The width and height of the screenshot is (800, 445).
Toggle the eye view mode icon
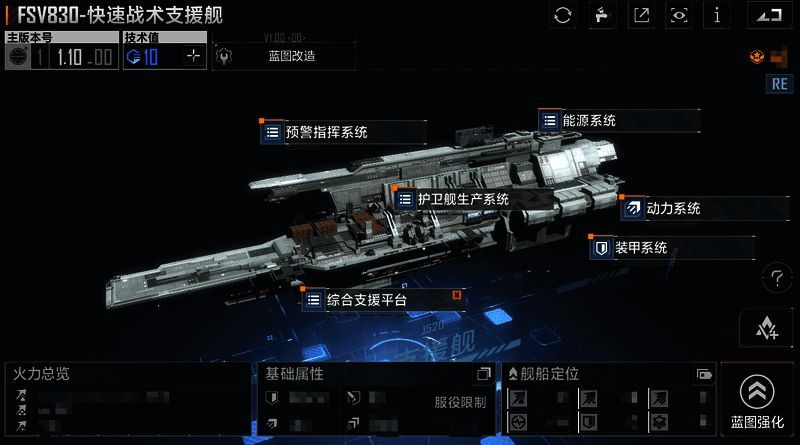click(x=679, y=15)
